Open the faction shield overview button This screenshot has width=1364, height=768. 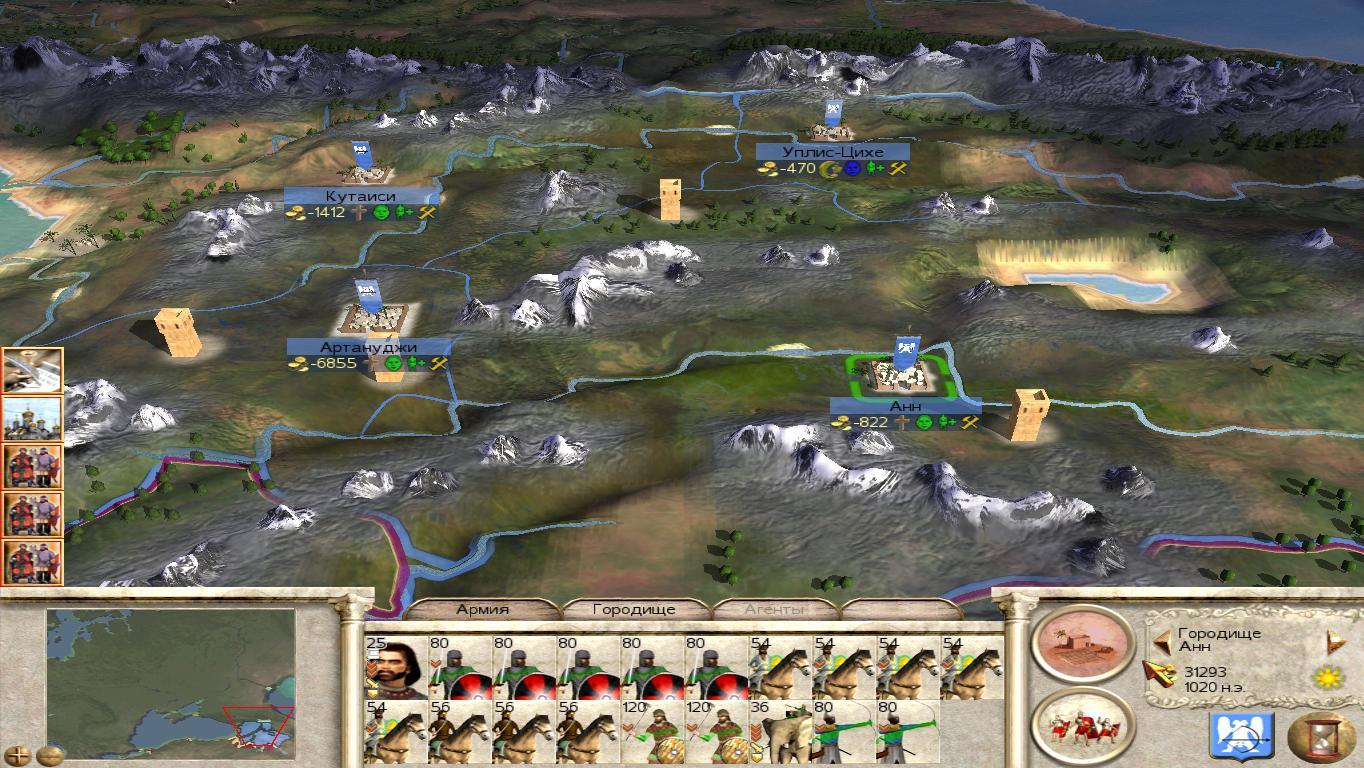tap(1241, 735)
